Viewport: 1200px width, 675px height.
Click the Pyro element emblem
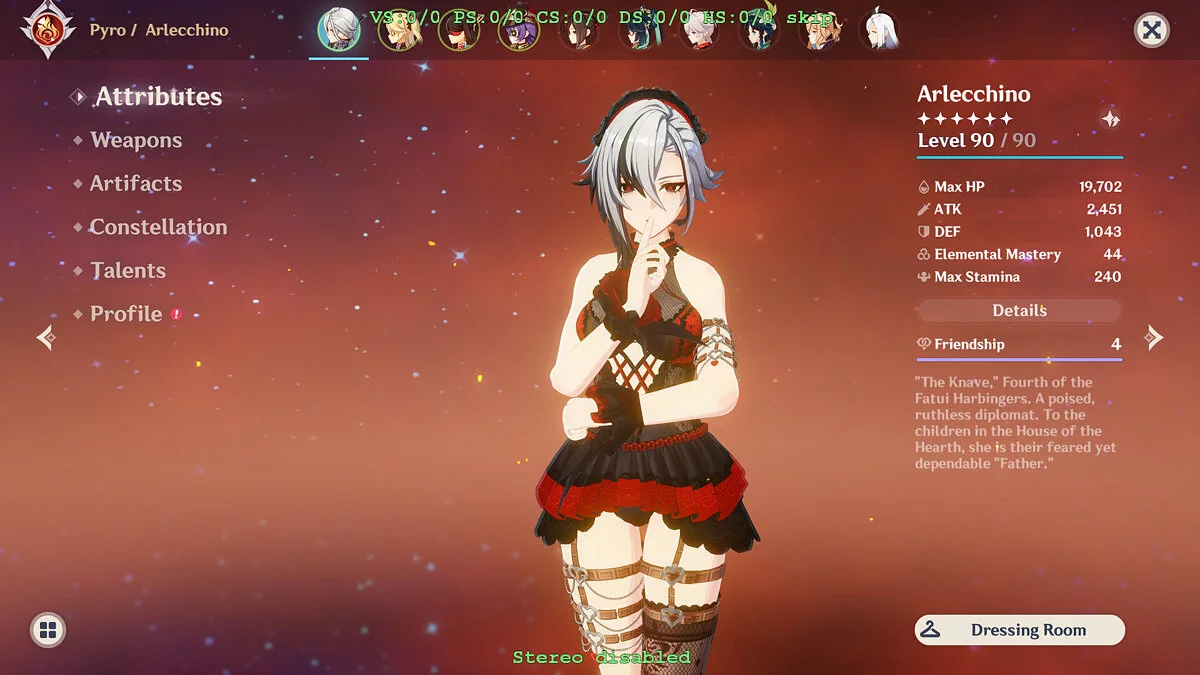click(x=46, y=29)
